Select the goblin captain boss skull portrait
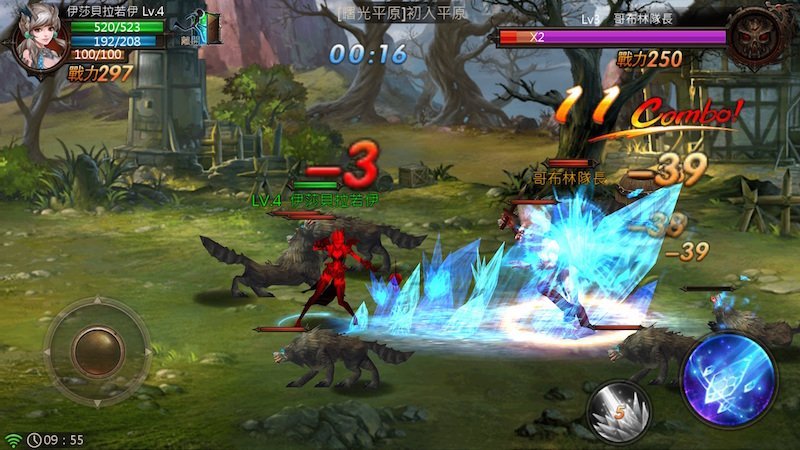 point(757,37)
